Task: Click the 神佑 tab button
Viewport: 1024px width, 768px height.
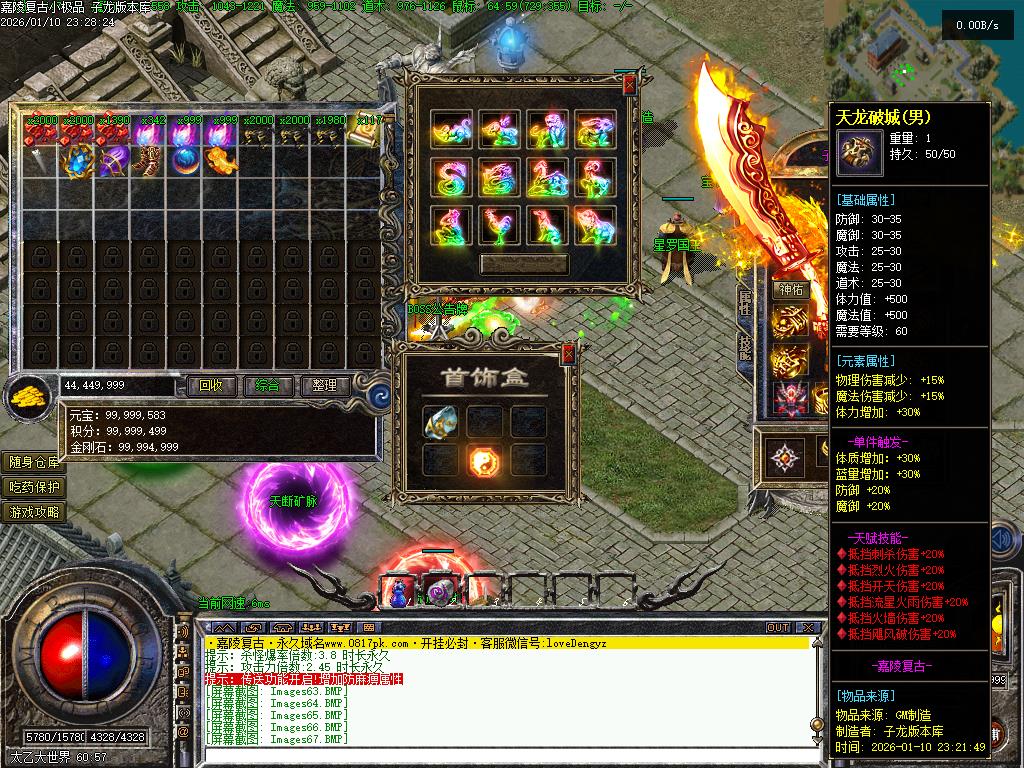Action: [x=791, y=290]
